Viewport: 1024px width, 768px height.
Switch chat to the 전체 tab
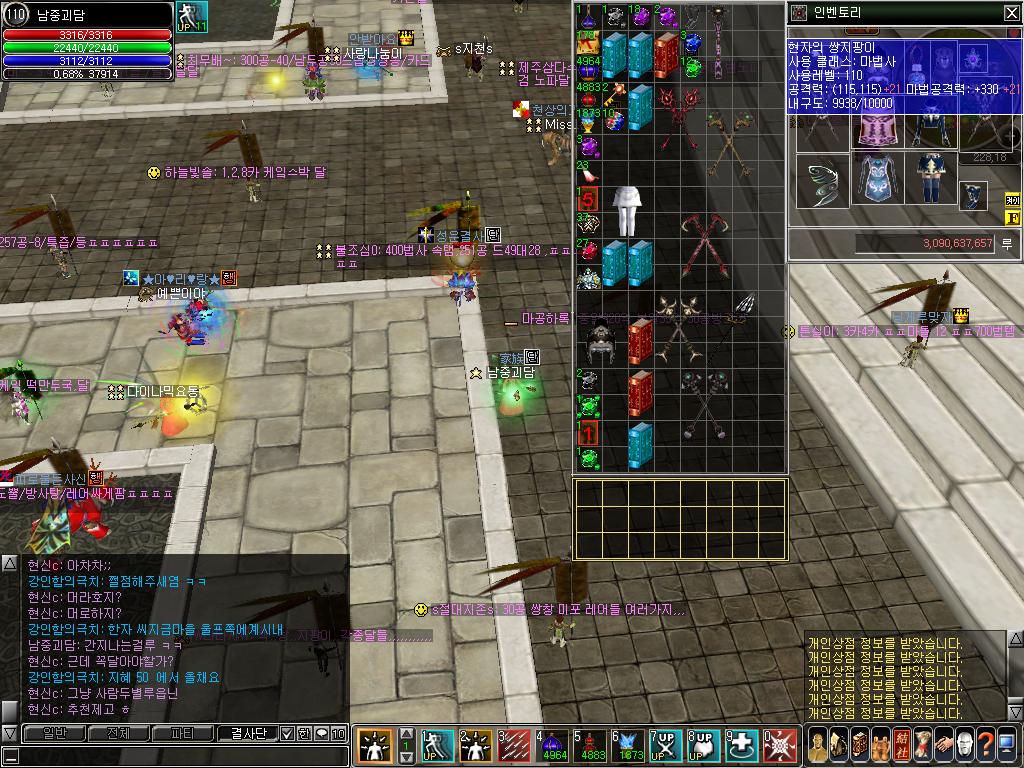[117, 733]
